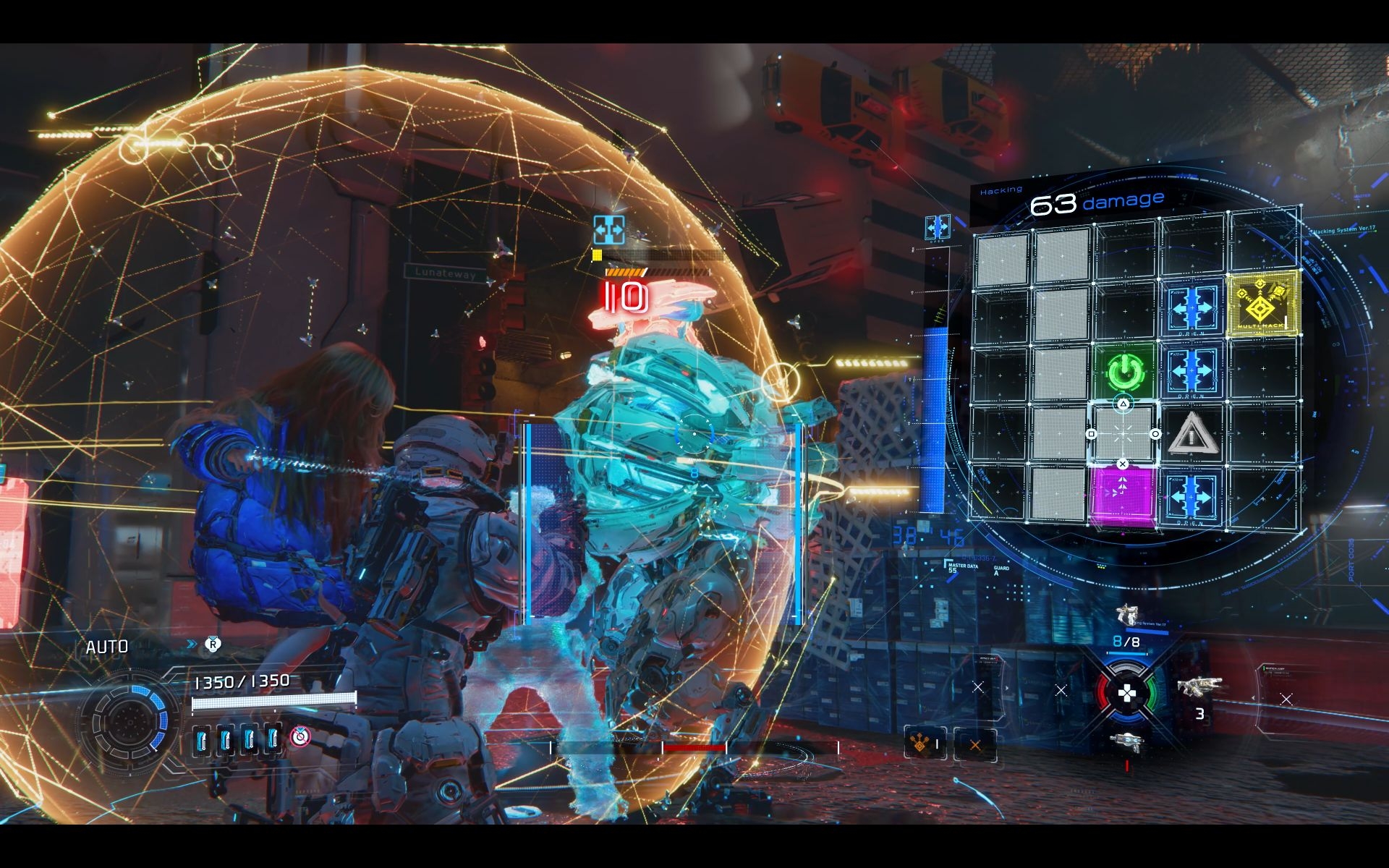Click the orange Multi Hack inventory slot
Image resolution: width=1389 pixels, height=868 pixels.
(925, 744)
